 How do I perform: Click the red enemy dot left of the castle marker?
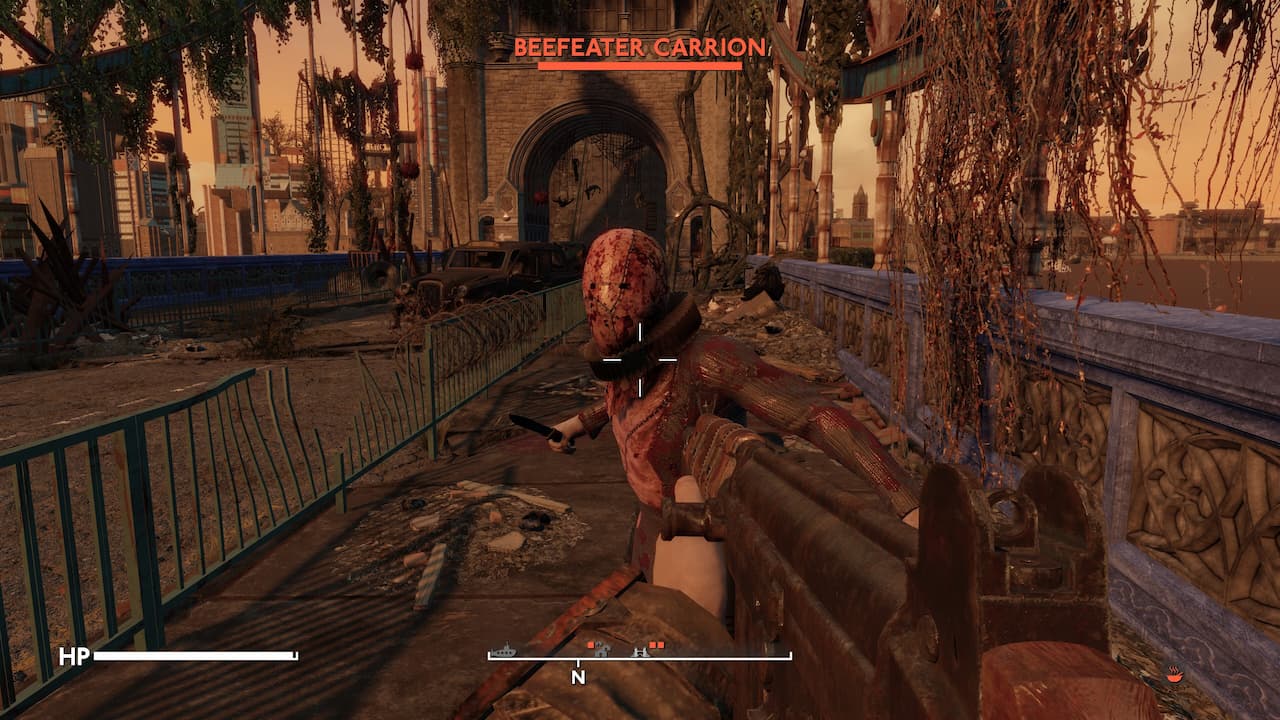click(x=588, y=644)
